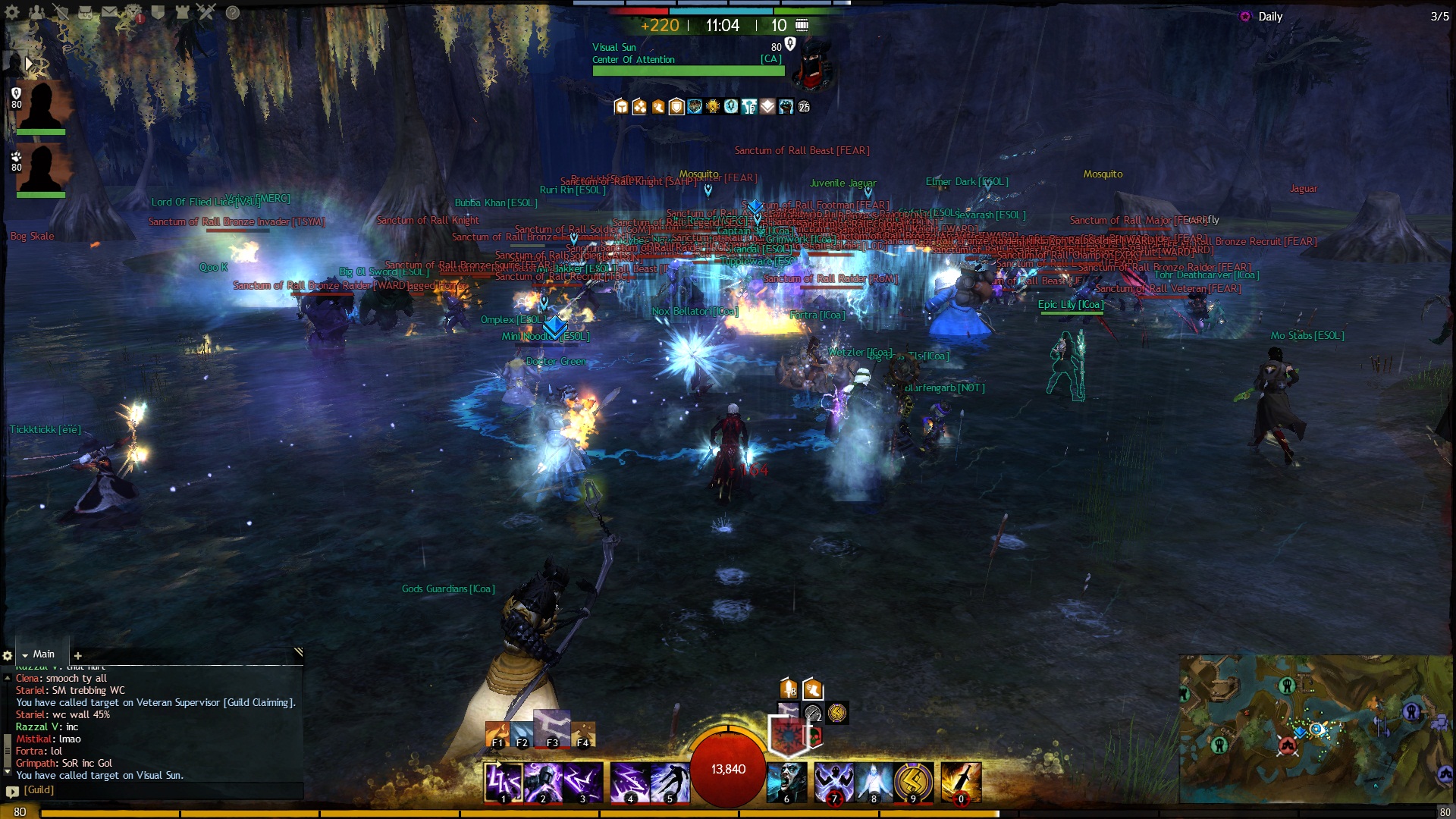Switch to the Main chat tab
The width and height of the screenshot is (1456, 819).
(43, 654)
